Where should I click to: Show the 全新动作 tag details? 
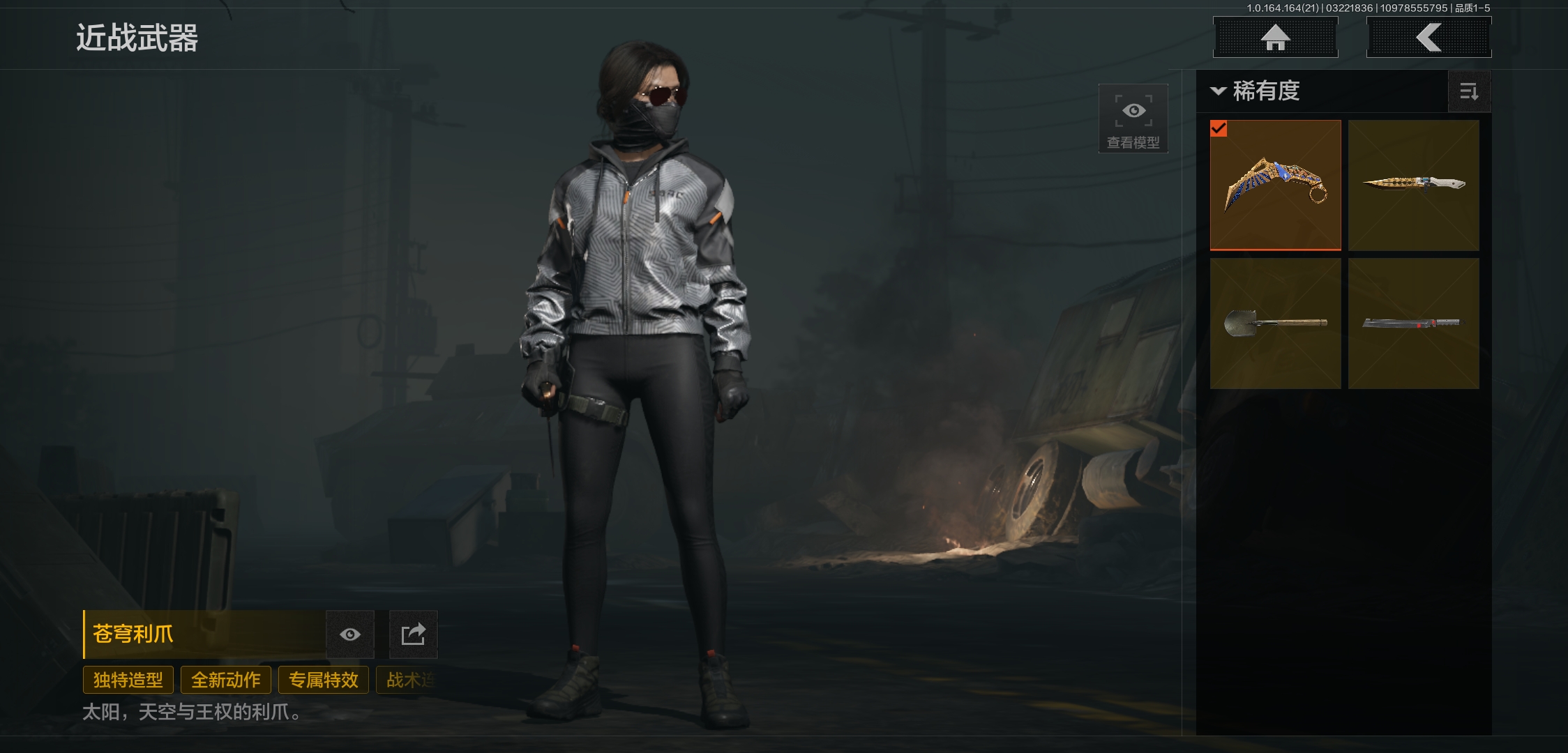pos(226,680)
